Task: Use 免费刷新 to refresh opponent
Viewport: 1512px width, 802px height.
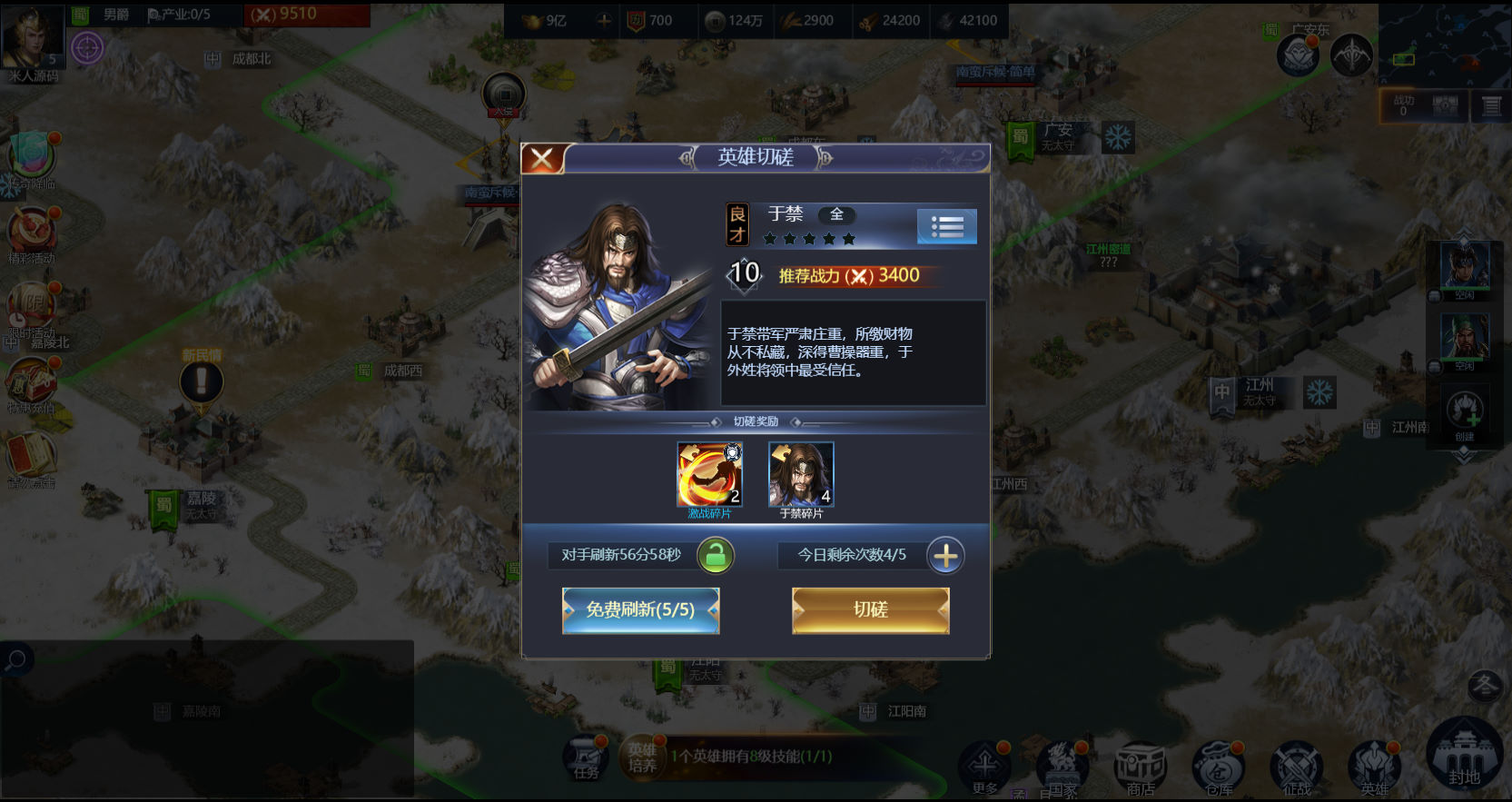Action: pyautogui.click(x=640, y=609)
